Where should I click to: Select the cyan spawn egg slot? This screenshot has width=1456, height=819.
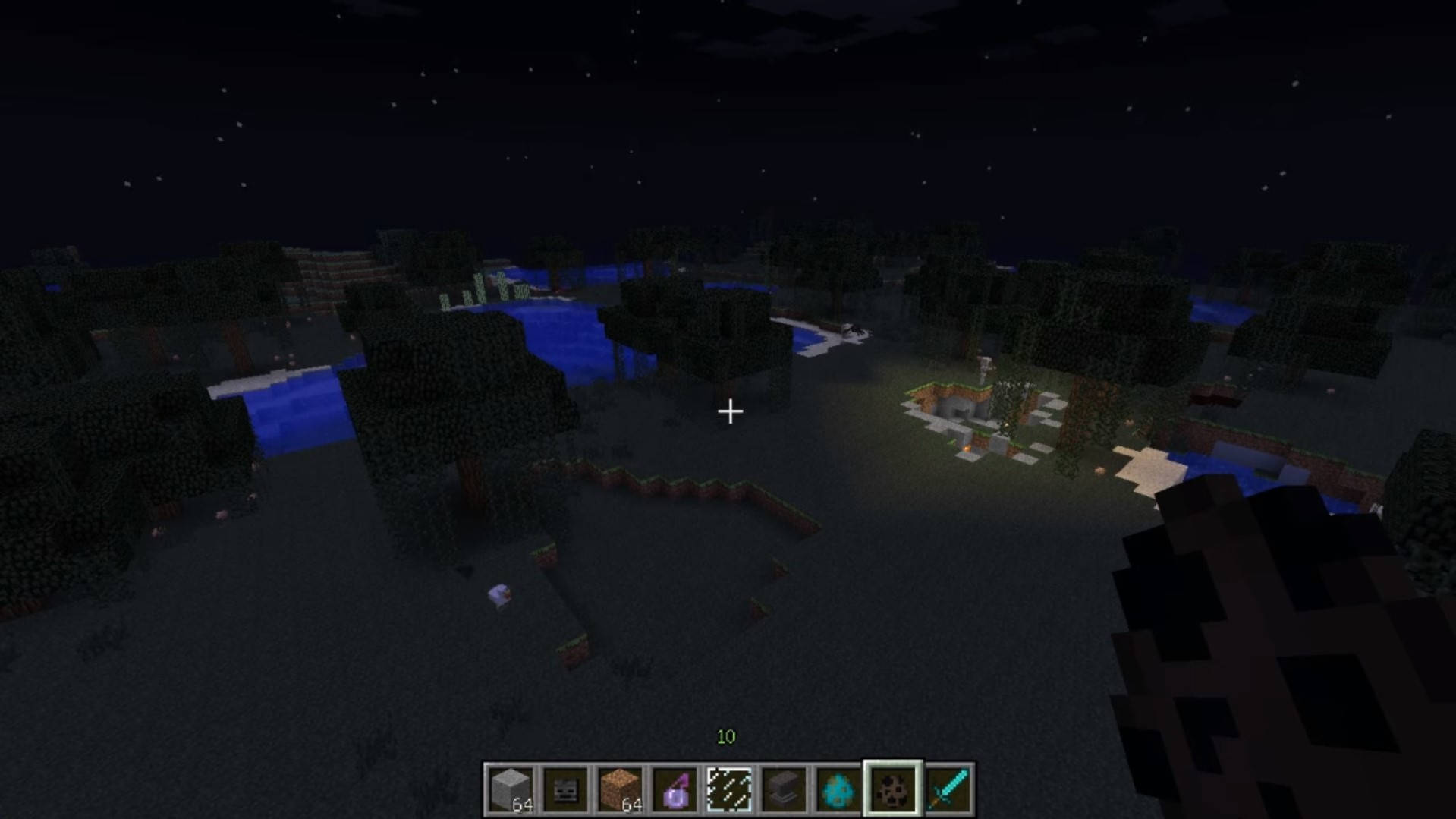click(838, 789)
